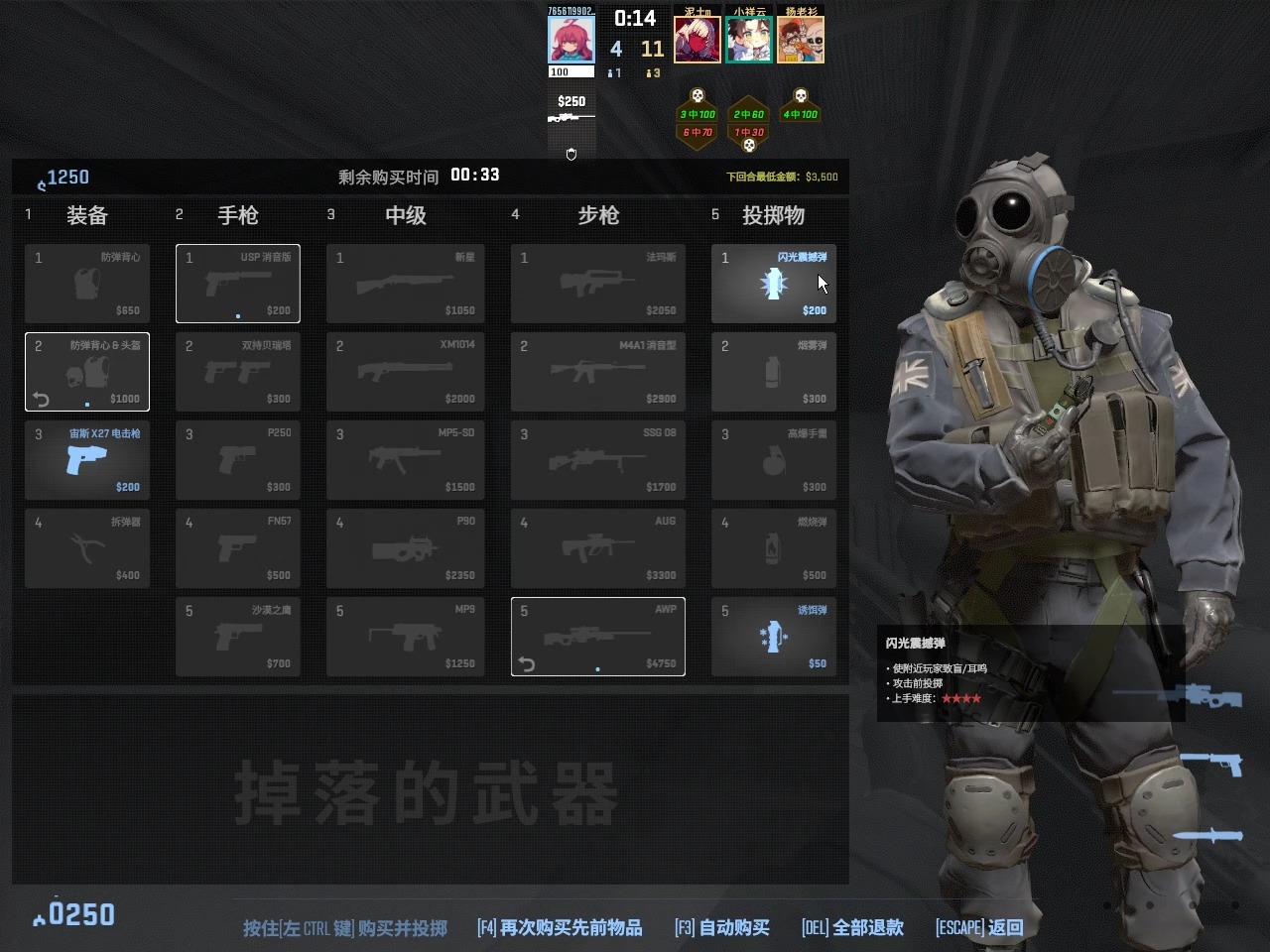This screenshot has height=952, width=1270.
Task: Buy the 沙漠之鹰 Desert Eagle
Action: (238, 637)
